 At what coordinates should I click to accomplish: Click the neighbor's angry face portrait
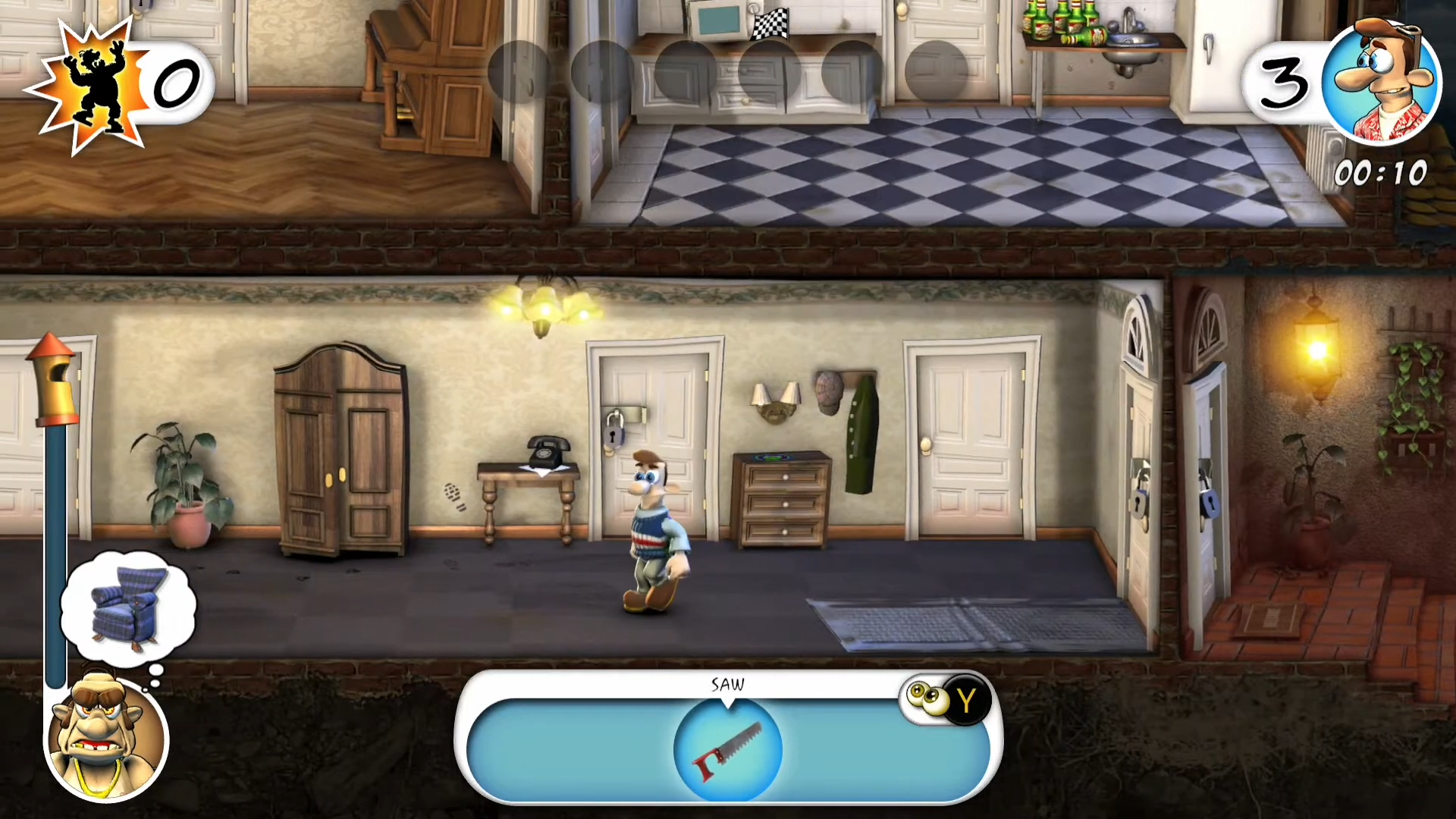tap(105, 739)
